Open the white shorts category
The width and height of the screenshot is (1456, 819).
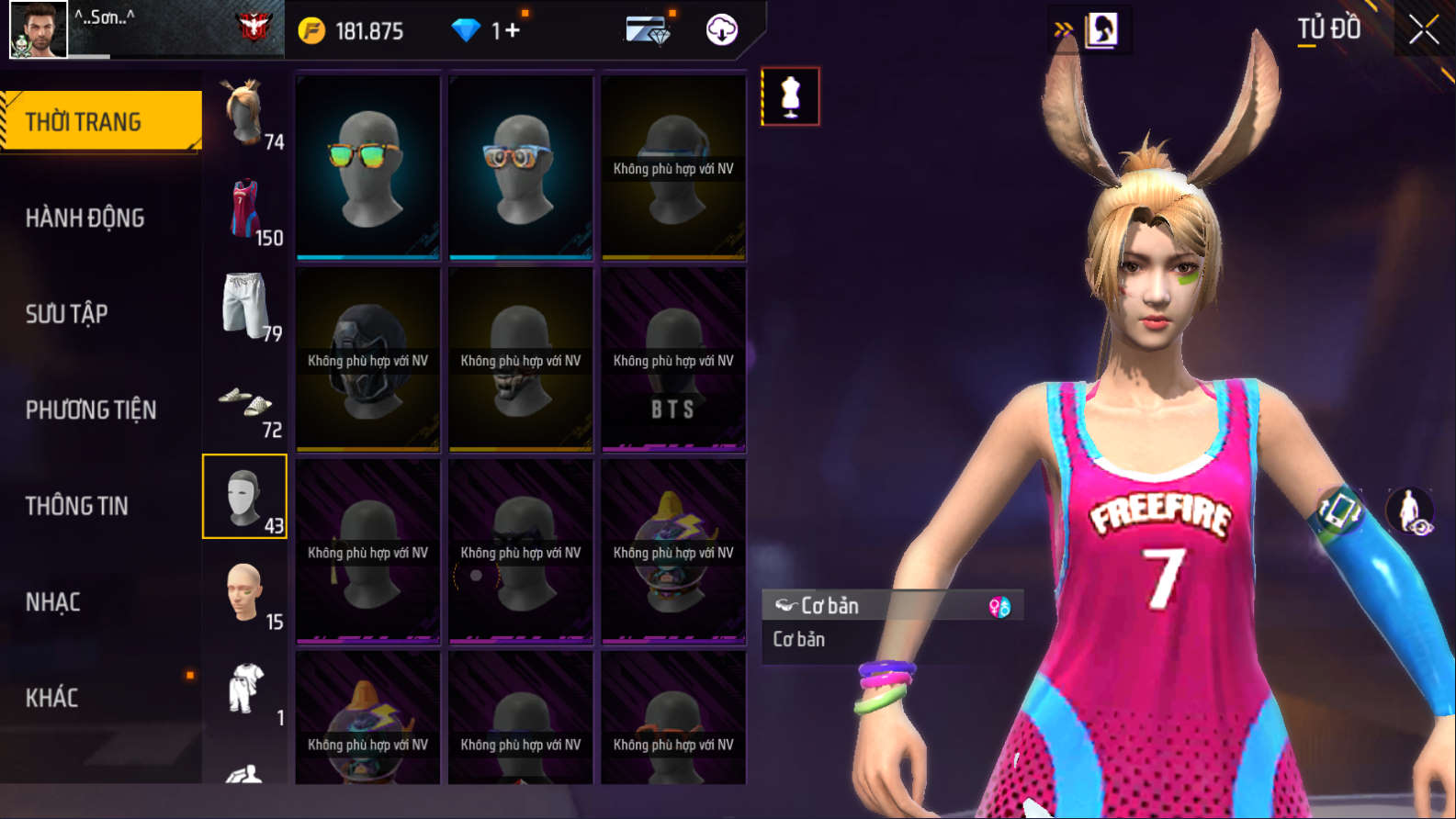245,306
